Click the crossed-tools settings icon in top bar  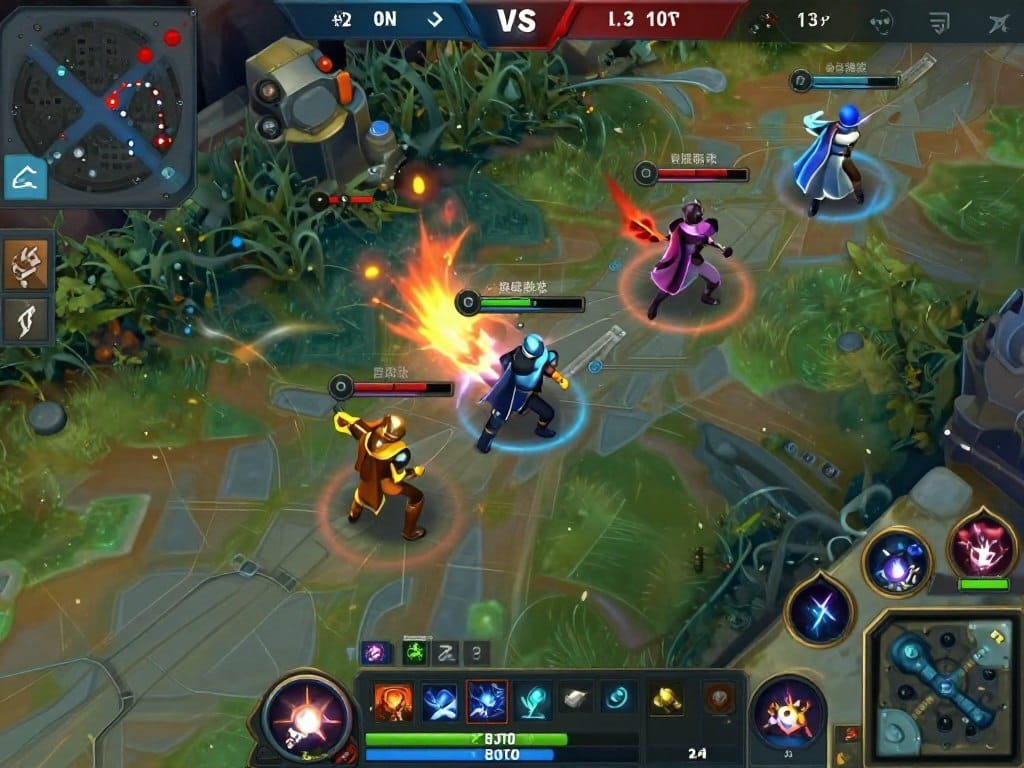click(x=996, y=20)
